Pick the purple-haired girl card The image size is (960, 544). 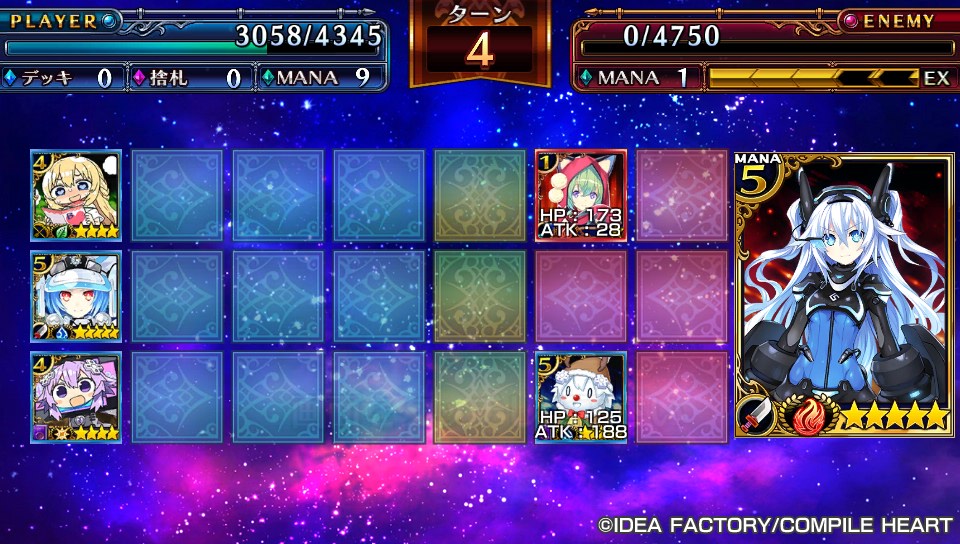76,397
